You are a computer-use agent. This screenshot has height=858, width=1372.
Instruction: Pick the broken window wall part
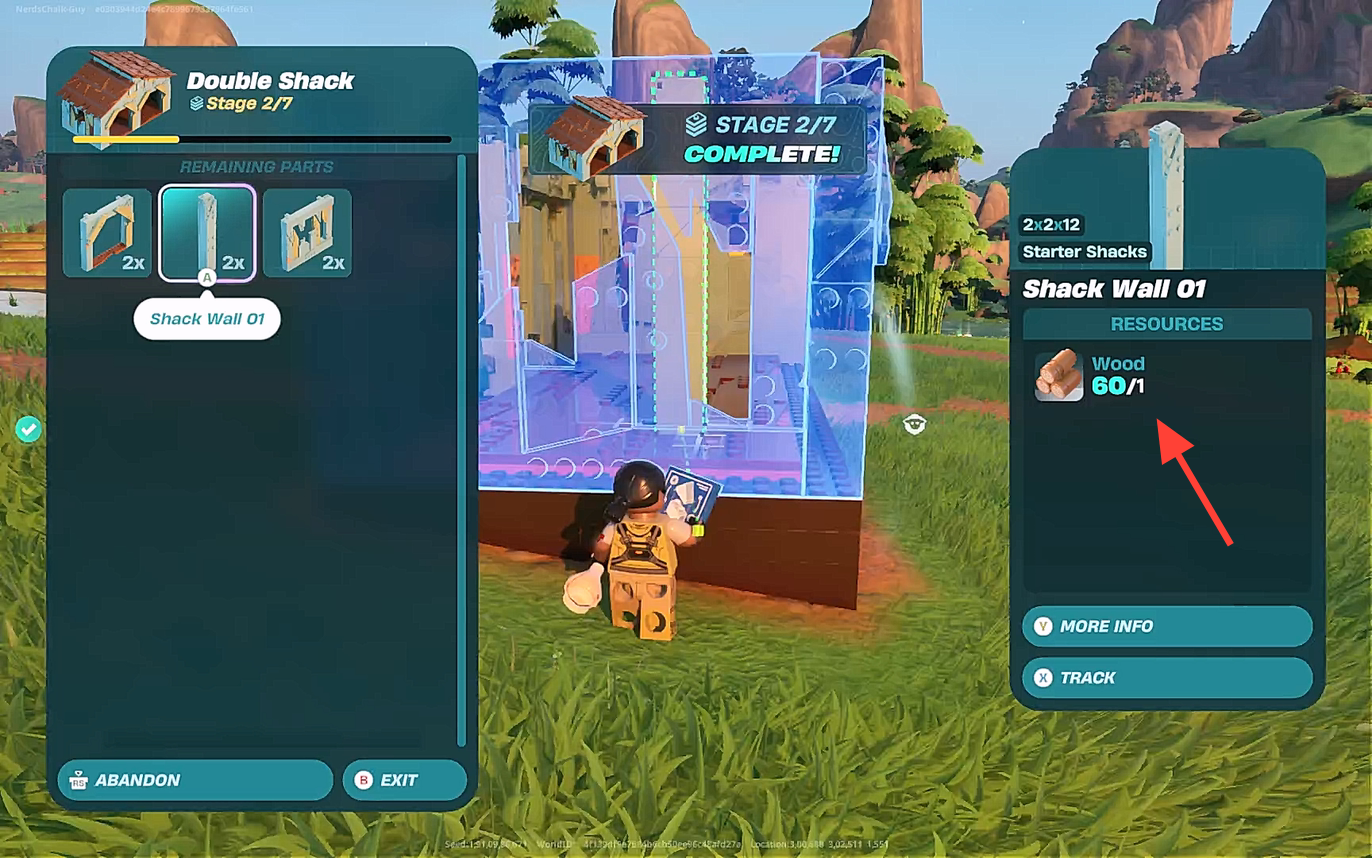[307, 233]
